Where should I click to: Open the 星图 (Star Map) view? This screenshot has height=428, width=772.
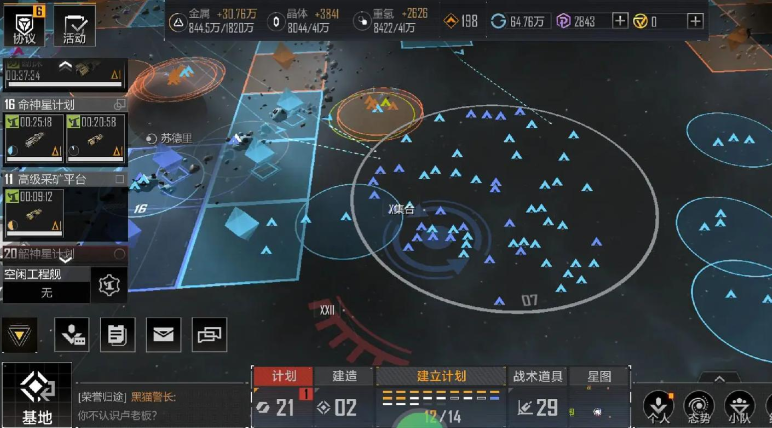(600, 376)
